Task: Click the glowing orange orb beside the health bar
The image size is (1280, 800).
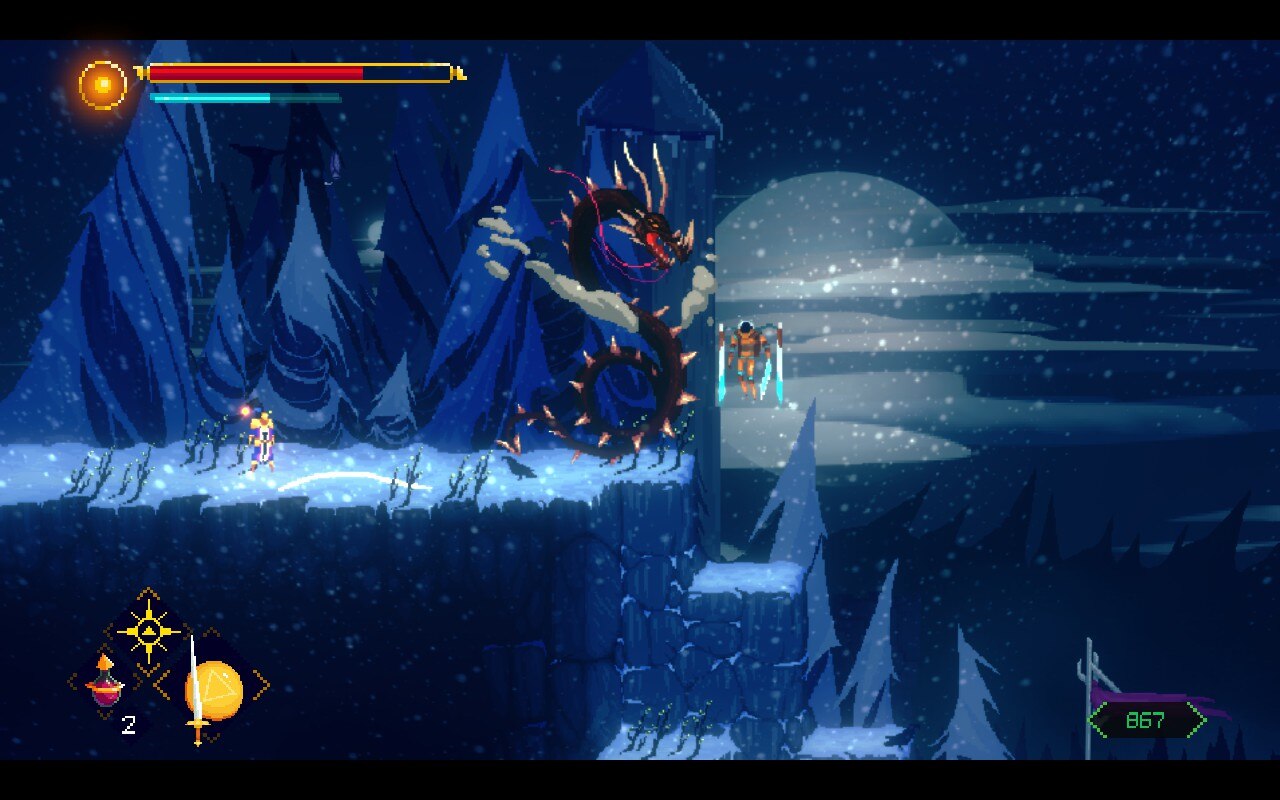Action: [x=103, y=85]
